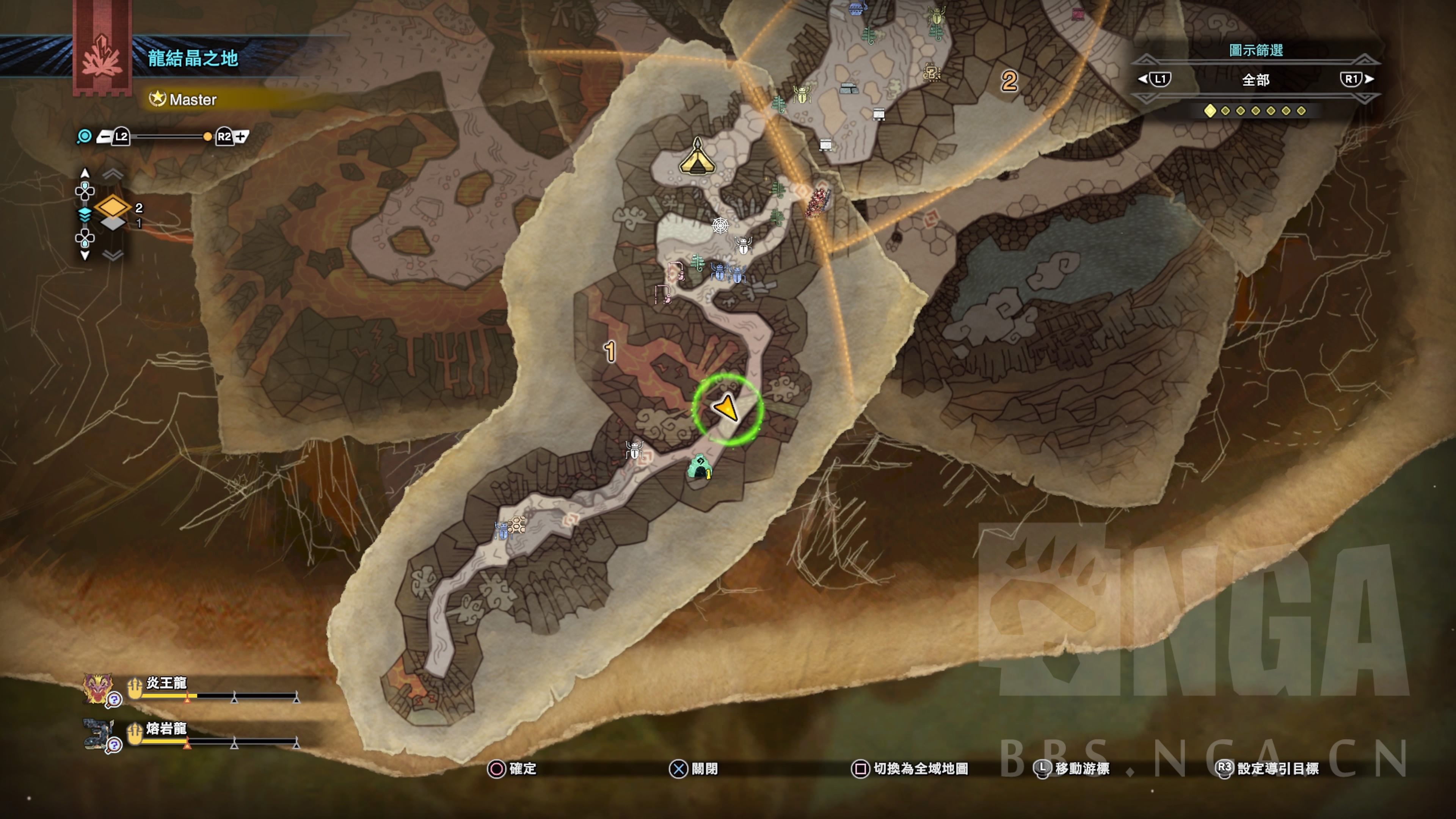1456x819 pixels.
Task: Click the yellow player arrow marker
Action: (726, 408)
